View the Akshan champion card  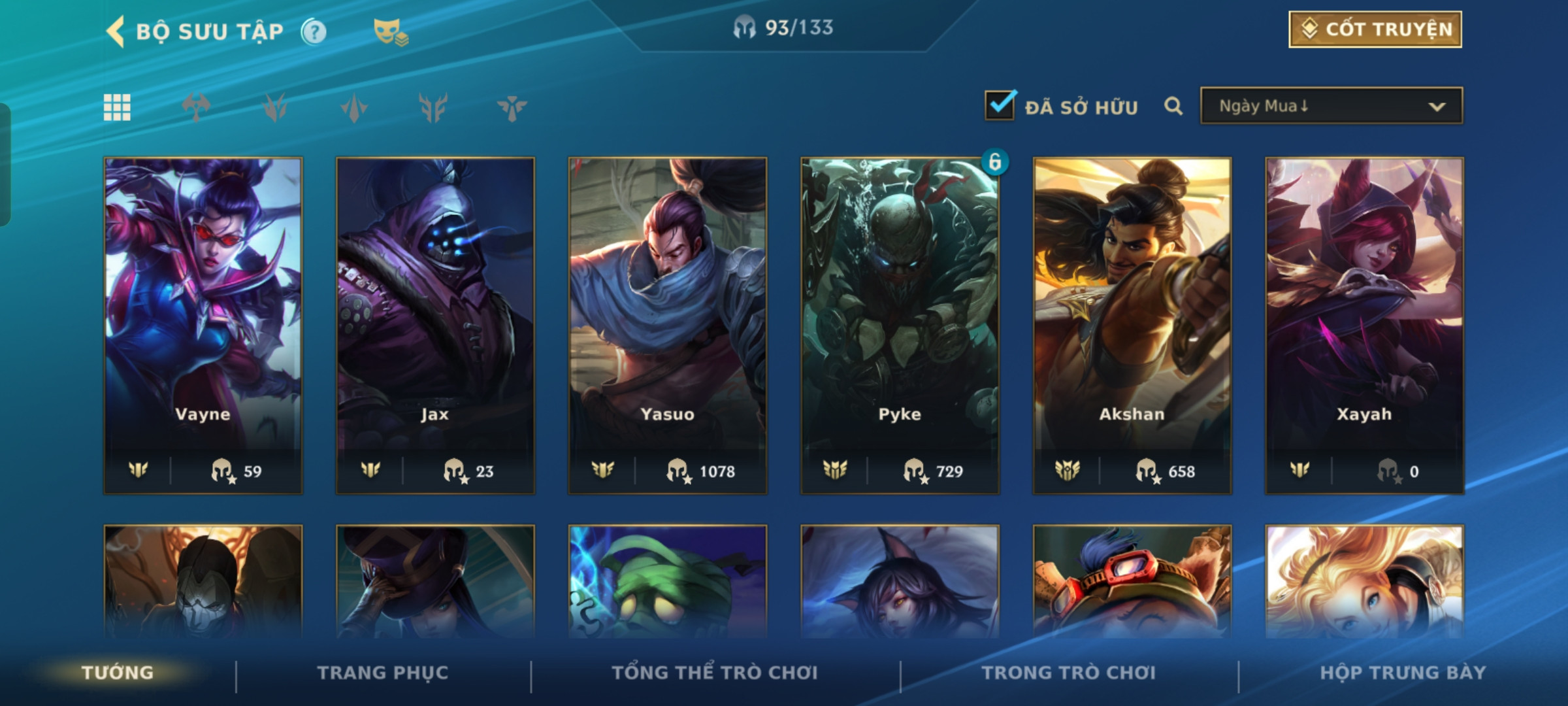(x=1132, y=325)
